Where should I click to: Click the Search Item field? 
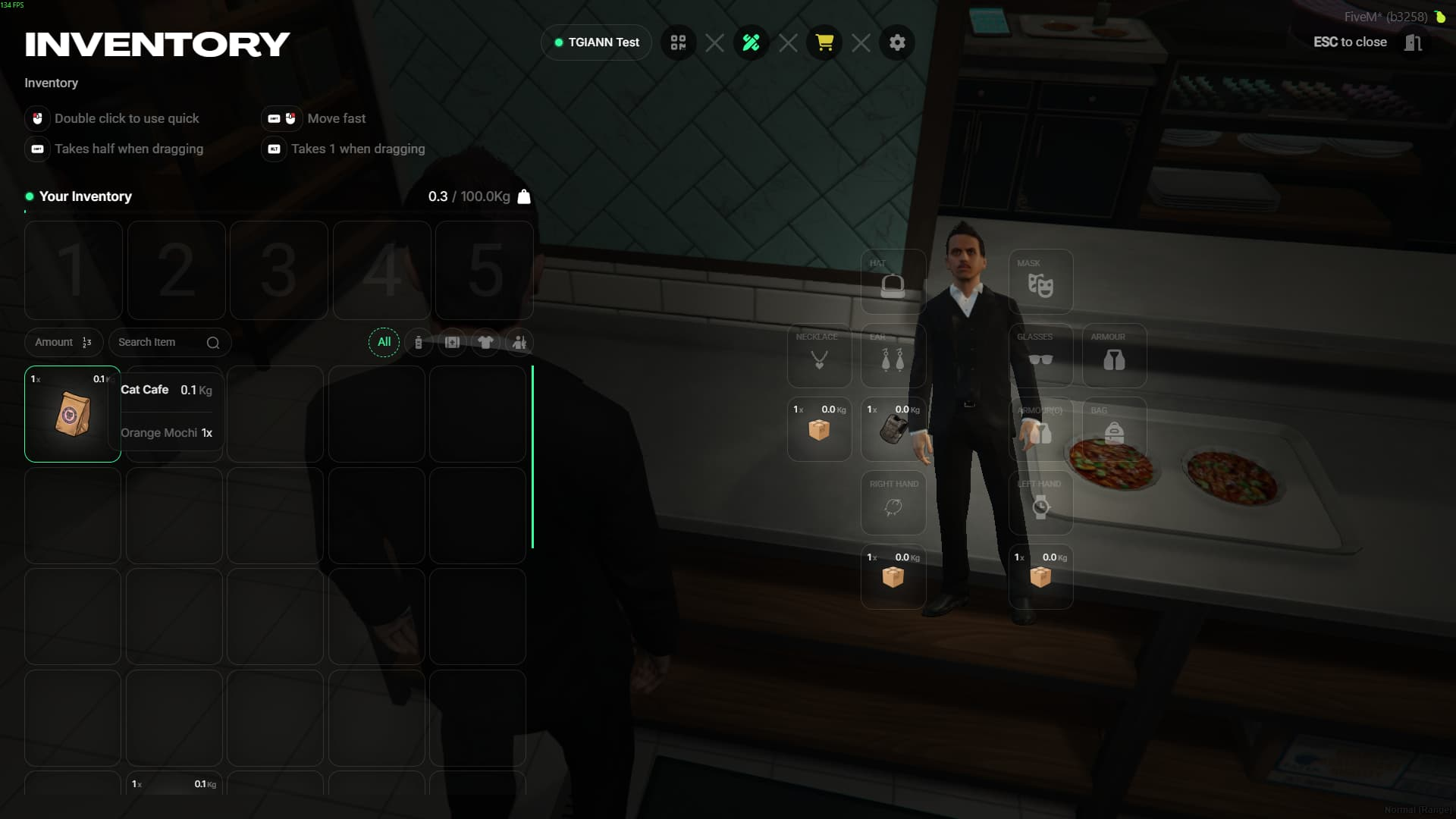pyautogui.click(x=159, y=343)
